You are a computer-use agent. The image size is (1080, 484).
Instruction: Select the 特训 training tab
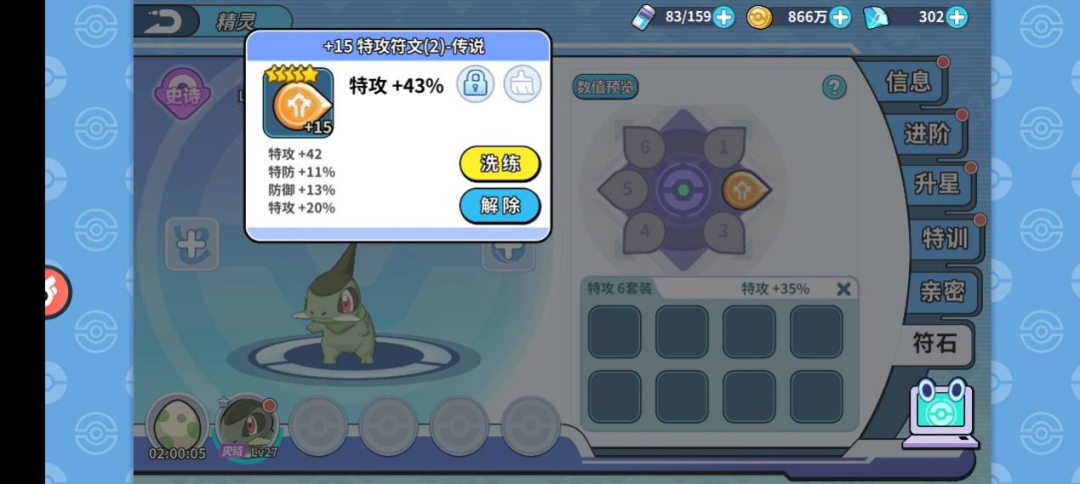[x=944, y=237]
